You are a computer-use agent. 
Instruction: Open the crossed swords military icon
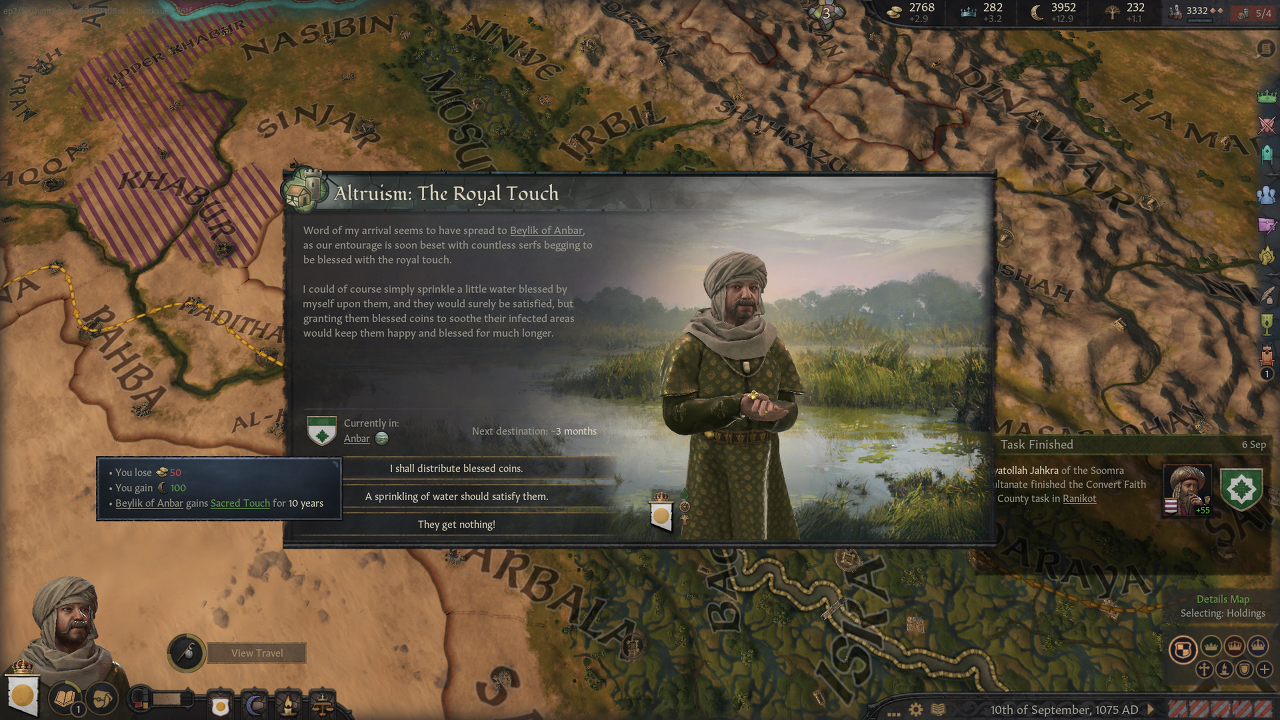pos(1267,126)
